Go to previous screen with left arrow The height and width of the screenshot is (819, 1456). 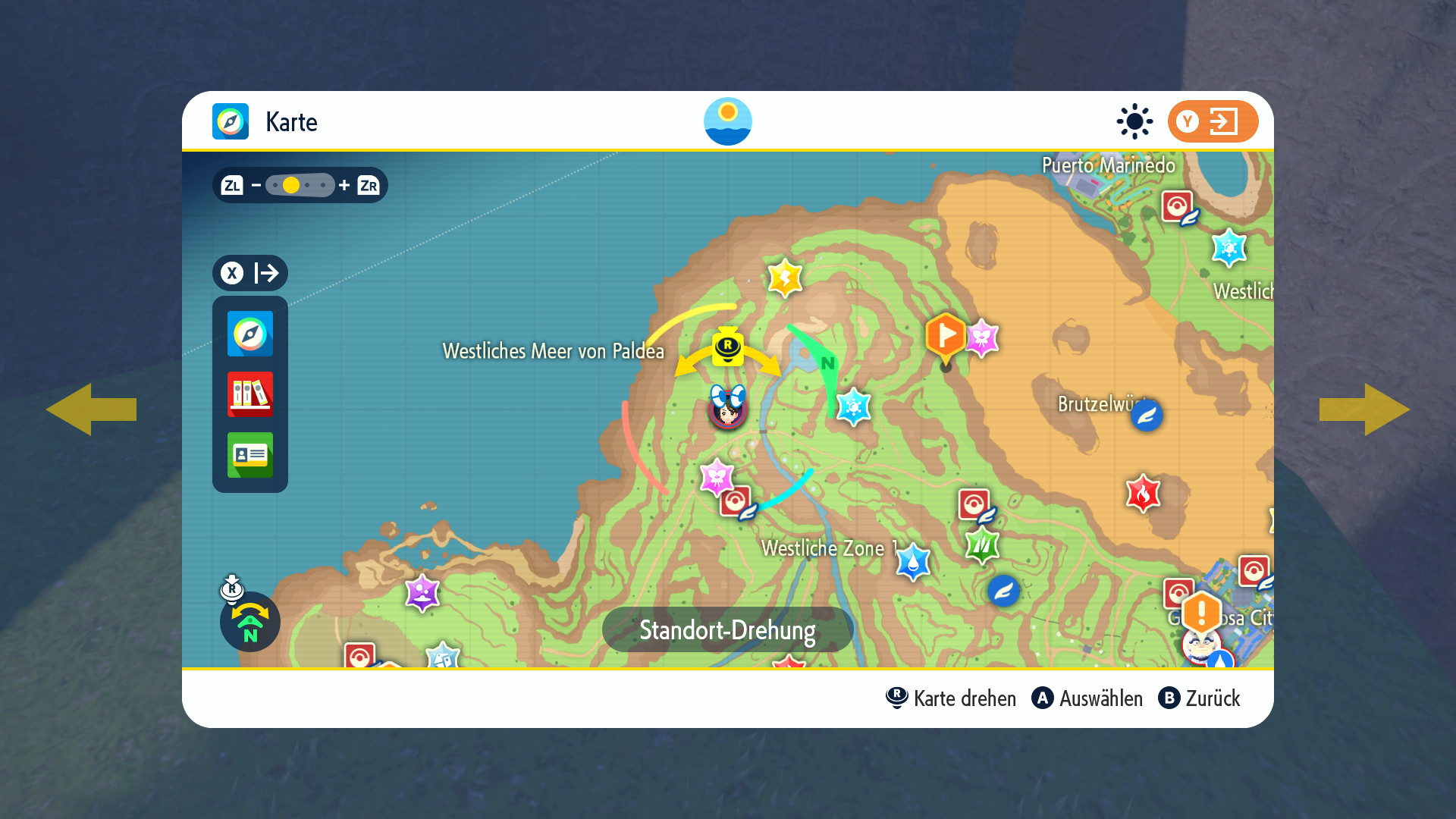point(91,409)
